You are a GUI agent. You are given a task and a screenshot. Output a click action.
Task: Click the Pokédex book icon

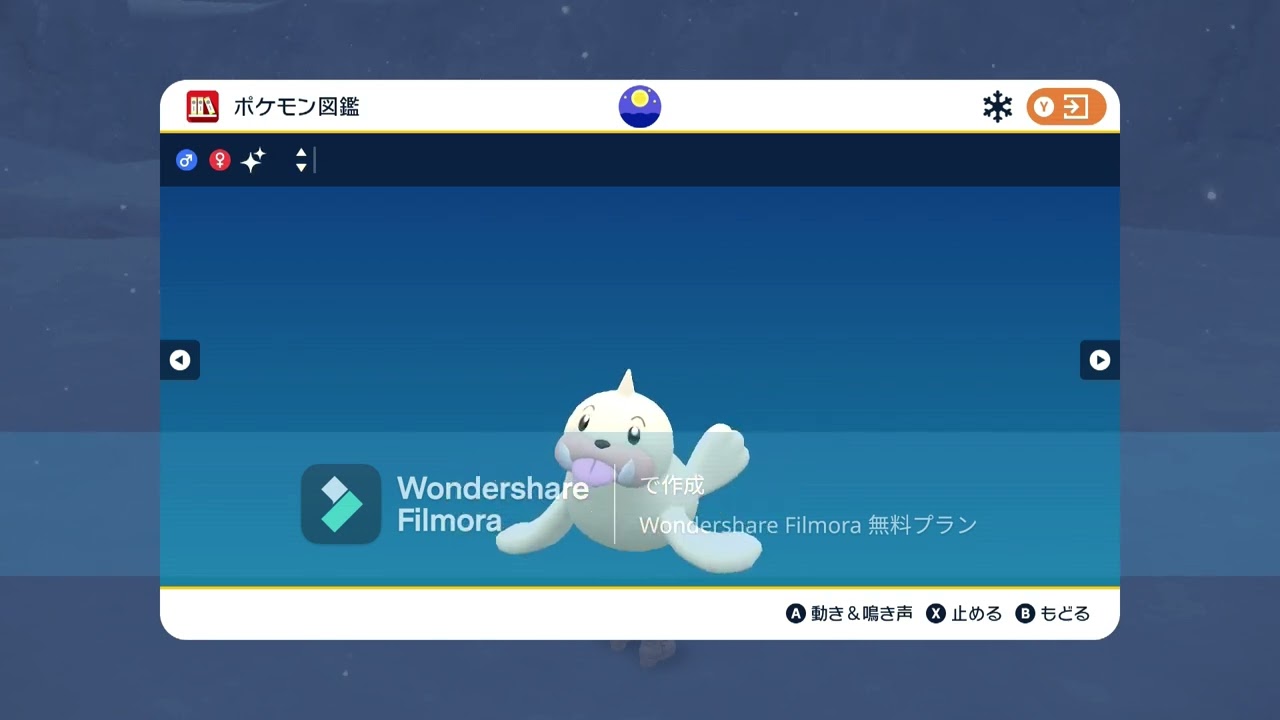203,107
